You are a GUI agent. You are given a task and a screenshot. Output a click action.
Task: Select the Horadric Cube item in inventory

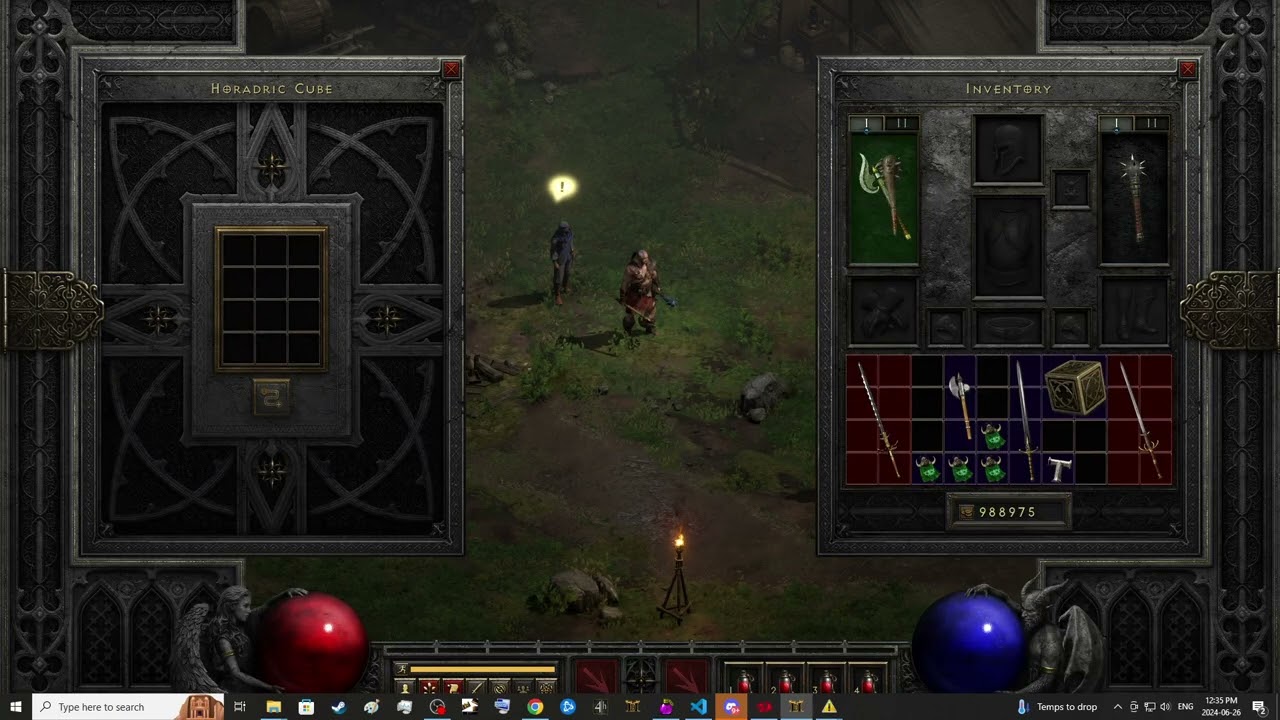[x=1075, y=386]
